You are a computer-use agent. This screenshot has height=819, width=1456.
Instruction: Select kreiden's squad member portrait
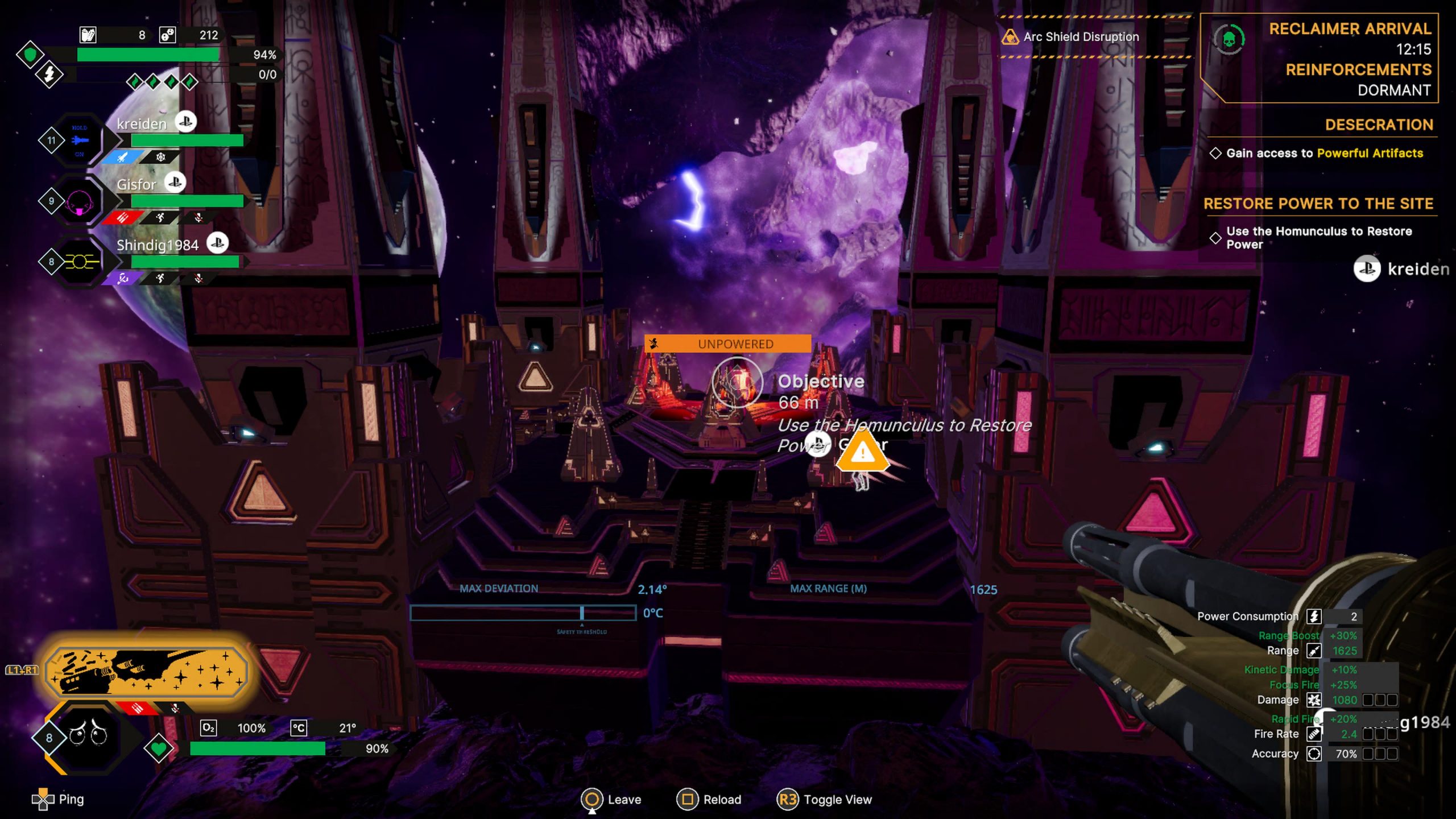pyautogui.click(x=78, y=140)
